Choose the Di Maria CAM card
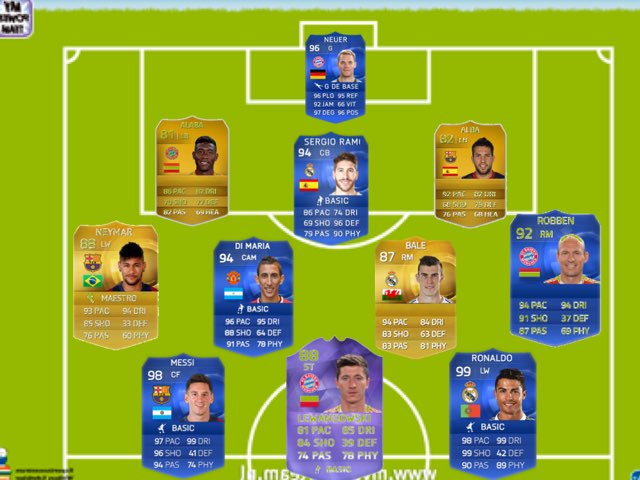Screen dimensions: 640x480 254,294
